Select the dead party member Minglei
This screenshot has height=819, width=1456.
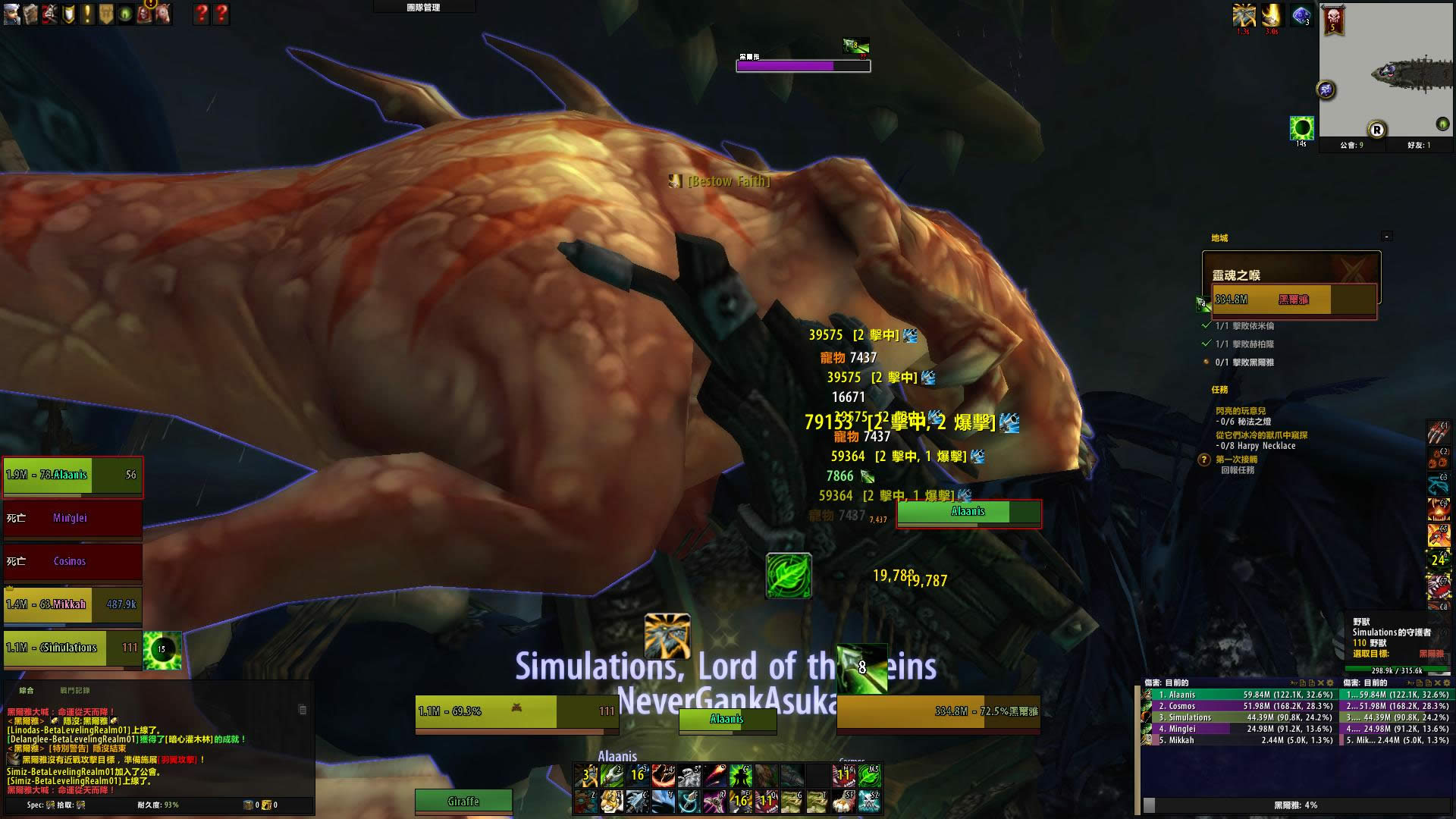coord(72,519)
